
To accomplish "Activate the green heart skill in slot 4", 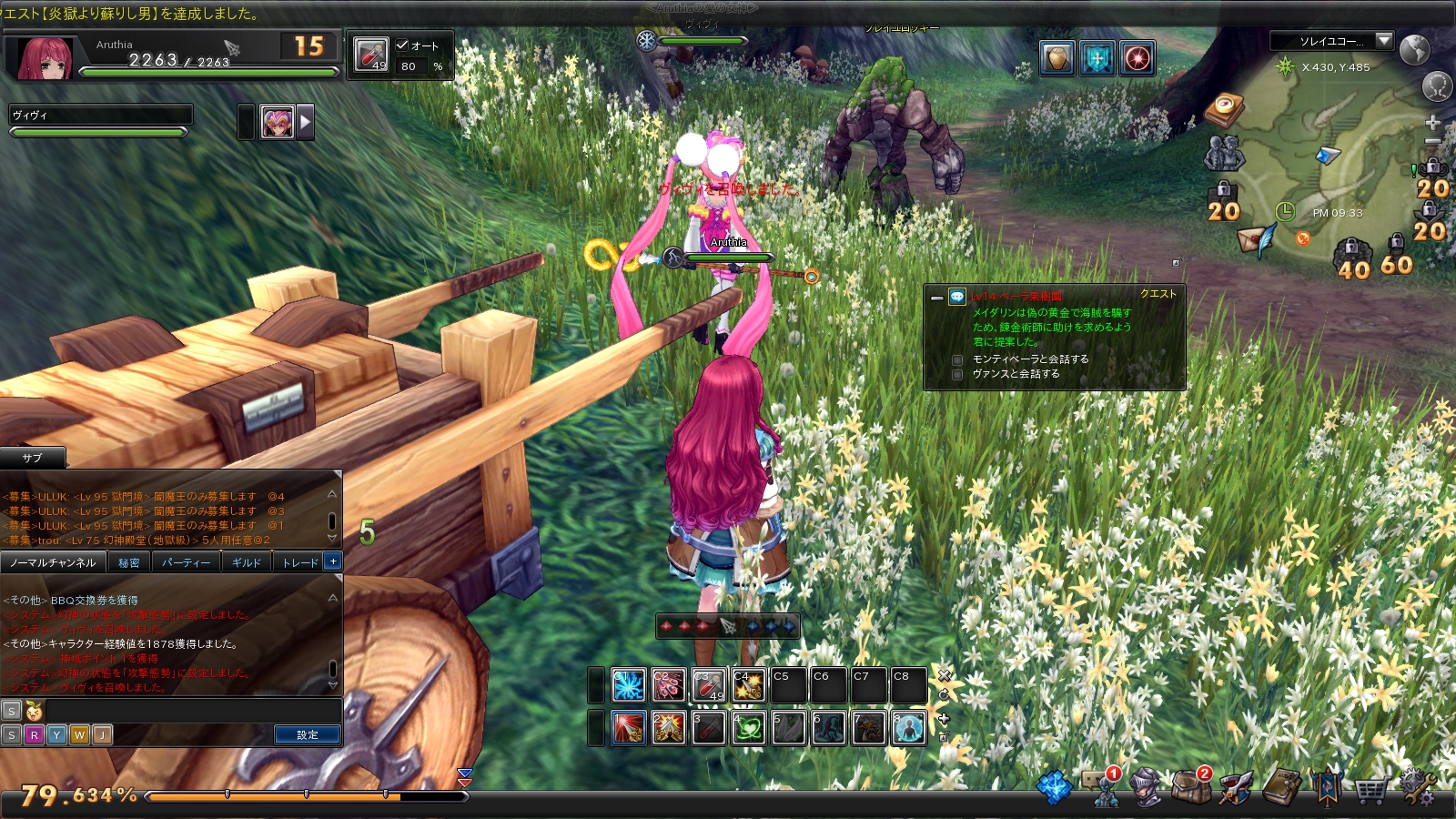I will (x=748, y=728).
